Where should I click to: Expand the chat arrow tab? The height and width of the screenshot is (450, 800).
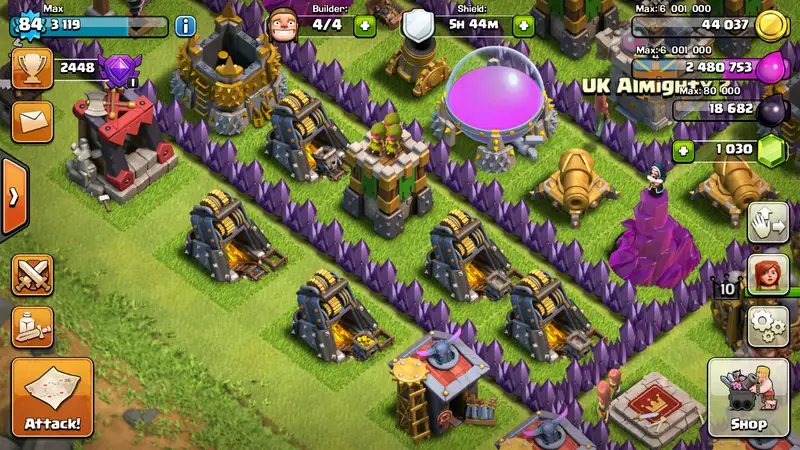(12, 196)
